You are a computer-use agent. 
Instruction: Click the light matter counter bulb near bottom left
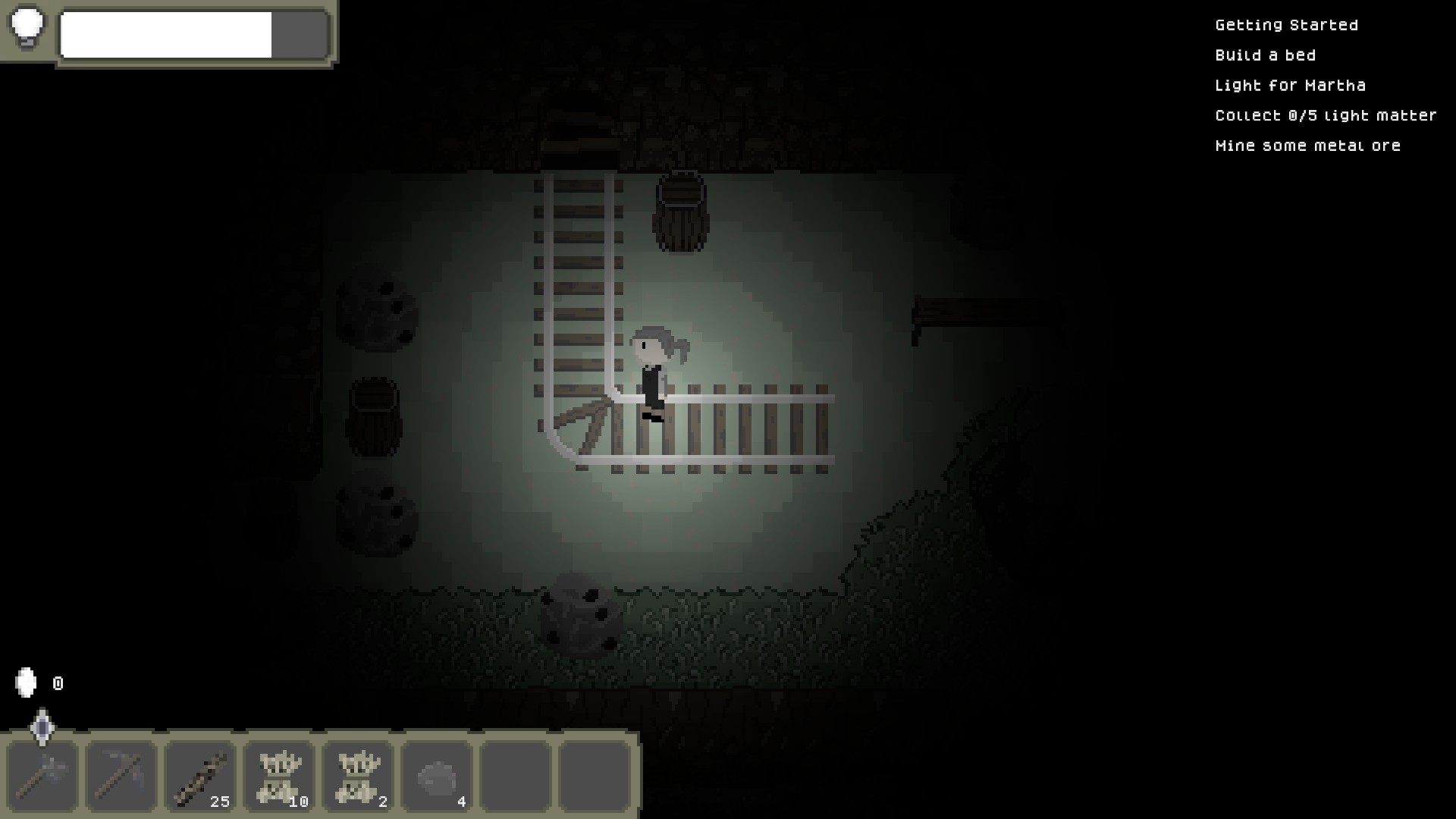(x=27, y=683)
